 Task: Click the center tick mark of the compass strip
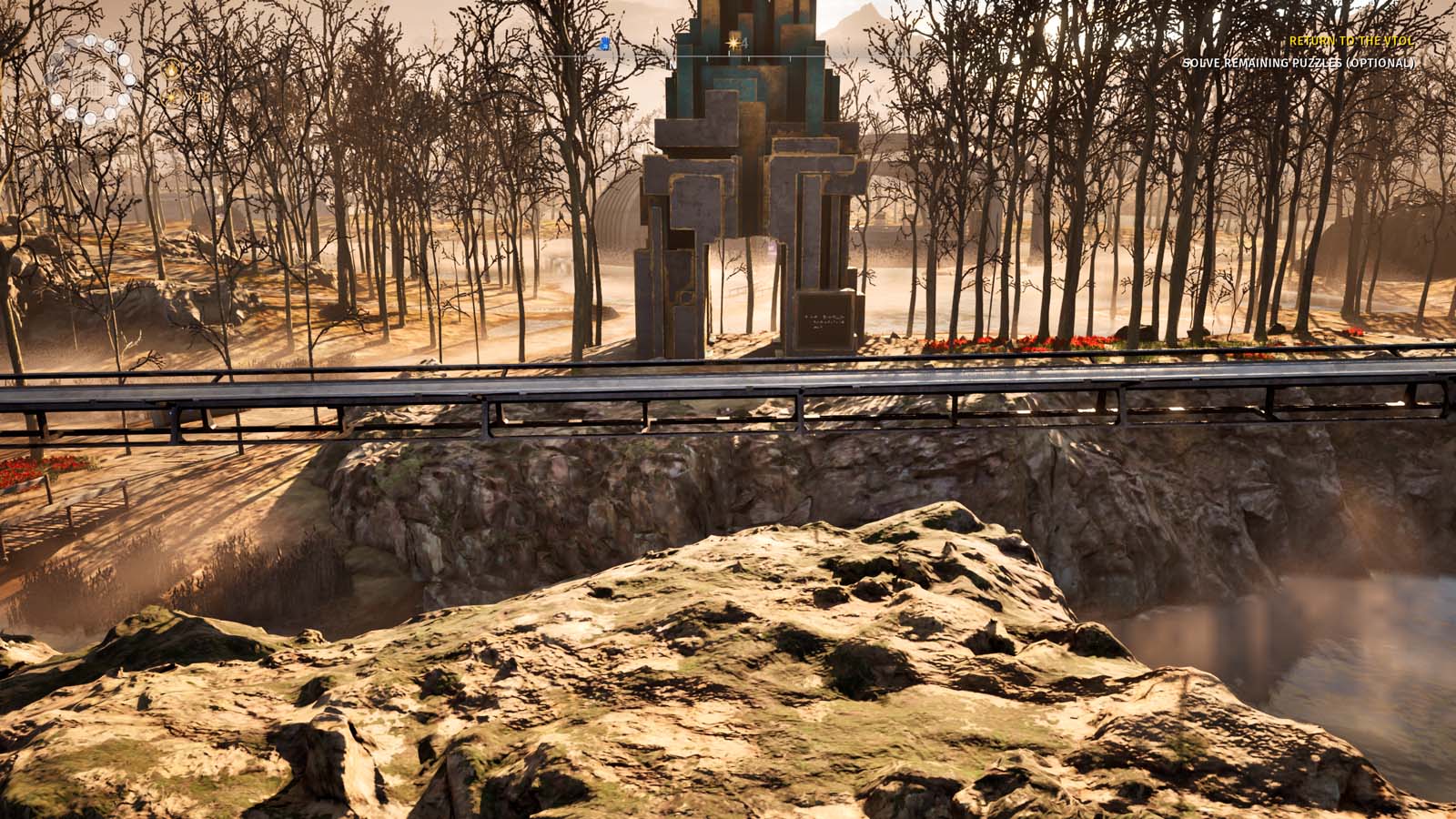729,55
